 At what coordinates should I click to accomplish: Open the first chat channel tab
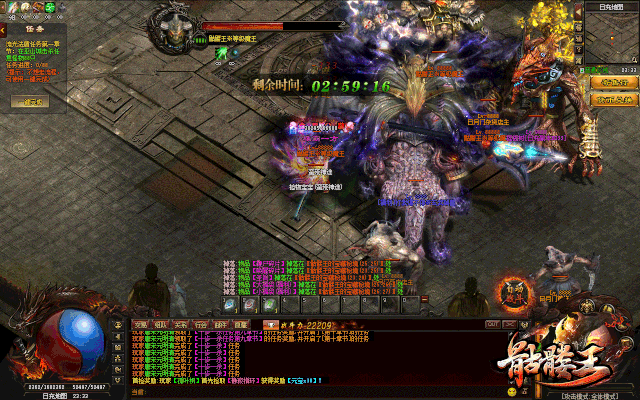tap(141, 324)
